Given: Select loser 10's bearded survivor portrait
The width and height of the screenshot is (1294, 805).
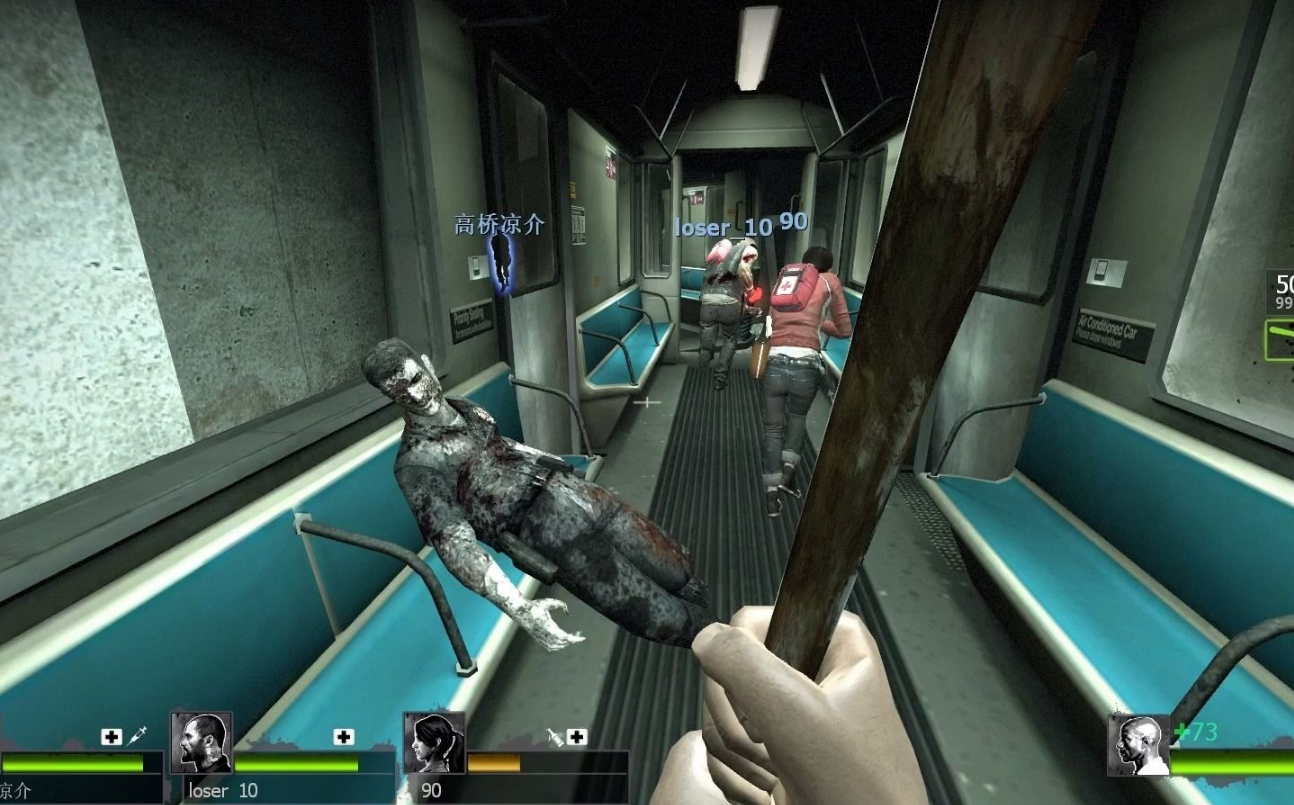Looking at the screenshot, I should point(202,743).
